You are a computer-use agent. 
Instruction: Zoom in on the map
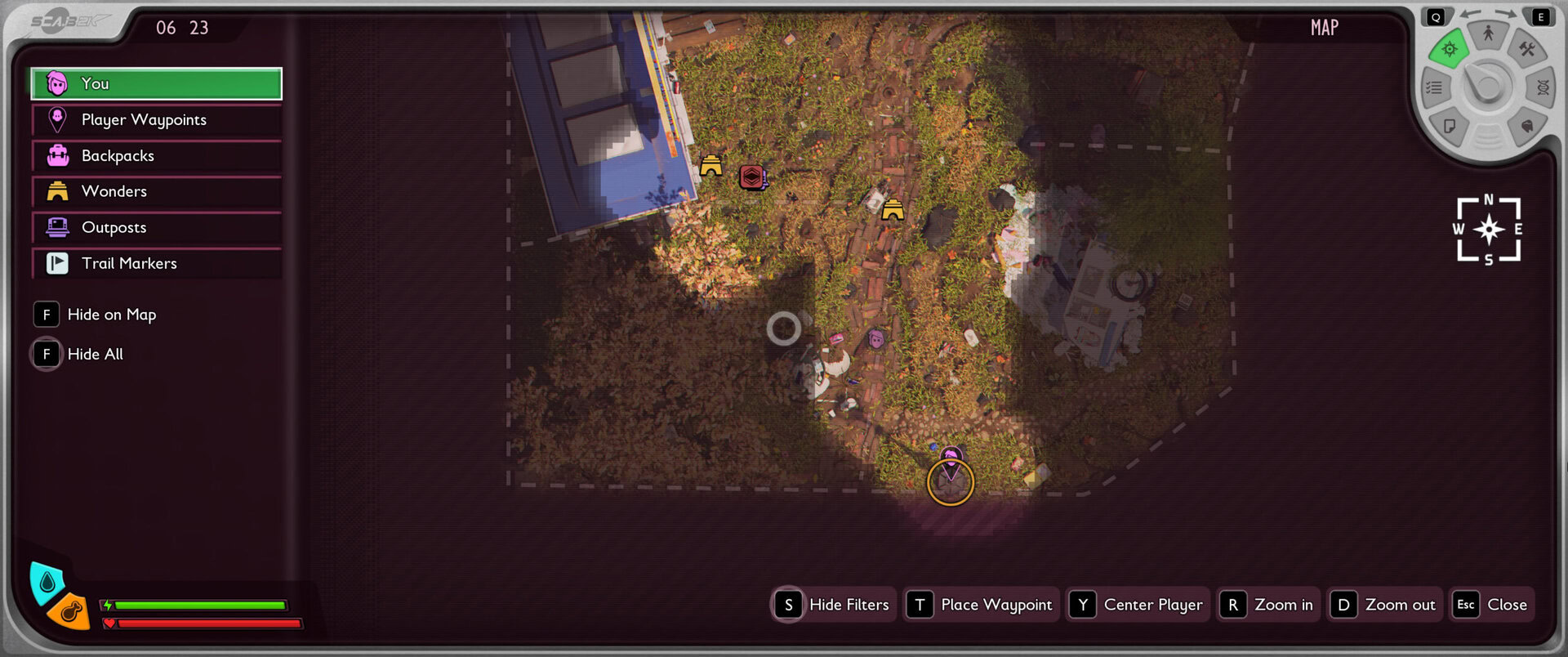pyautogui.click(x=1267, y=605)
